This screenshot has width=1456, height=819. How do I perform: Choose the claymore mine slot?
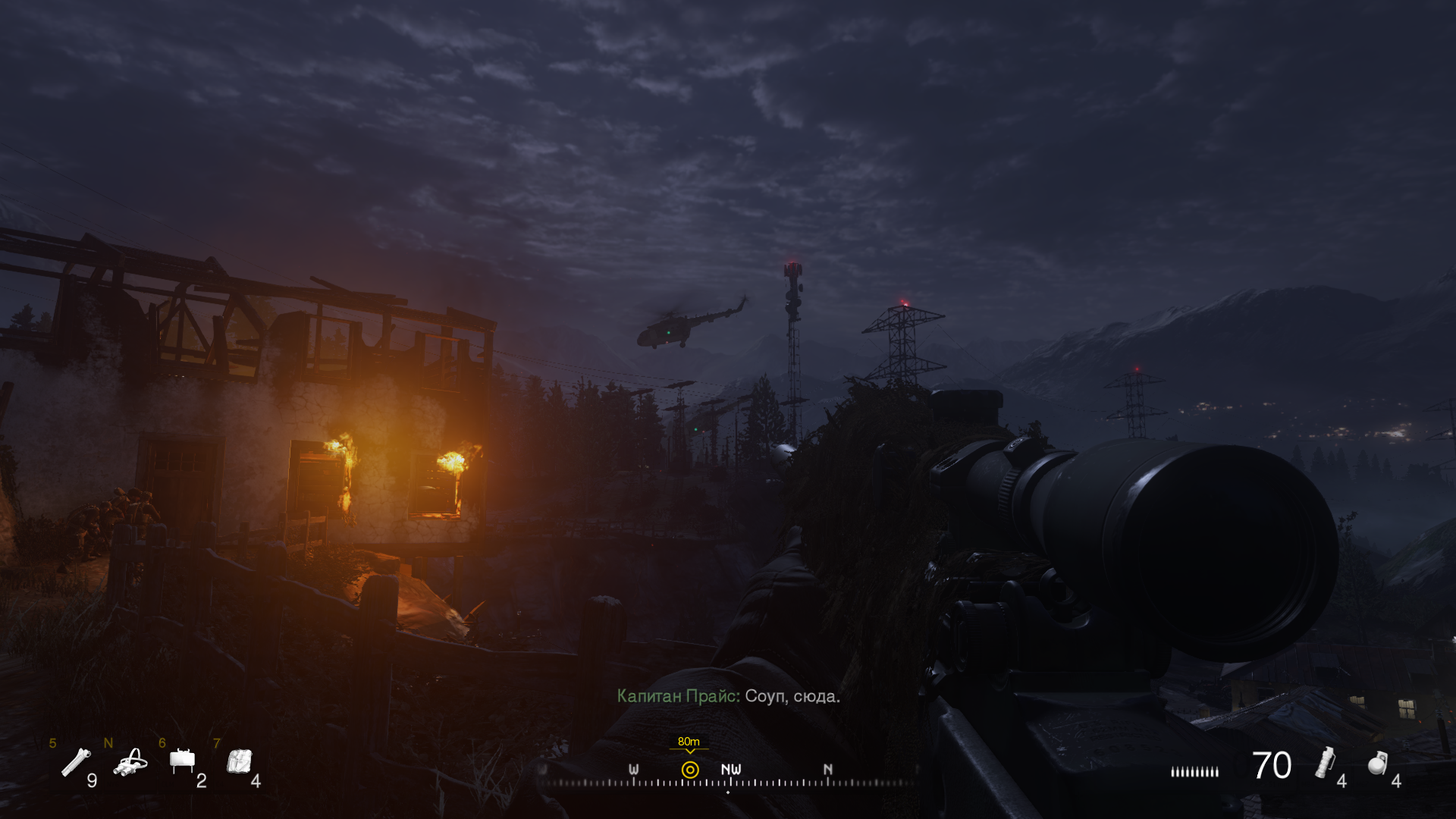(x=183, y=761)
